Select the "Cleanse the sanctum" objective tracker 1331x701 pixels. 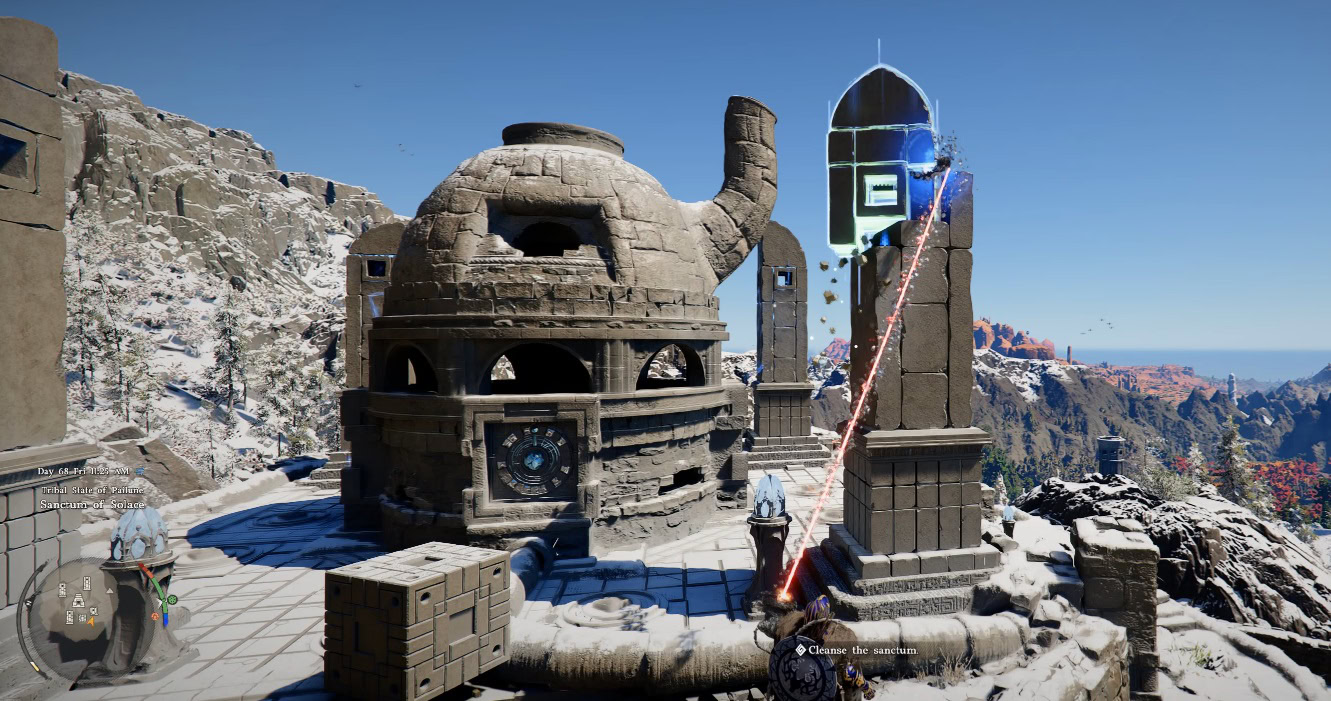[856, 650]
